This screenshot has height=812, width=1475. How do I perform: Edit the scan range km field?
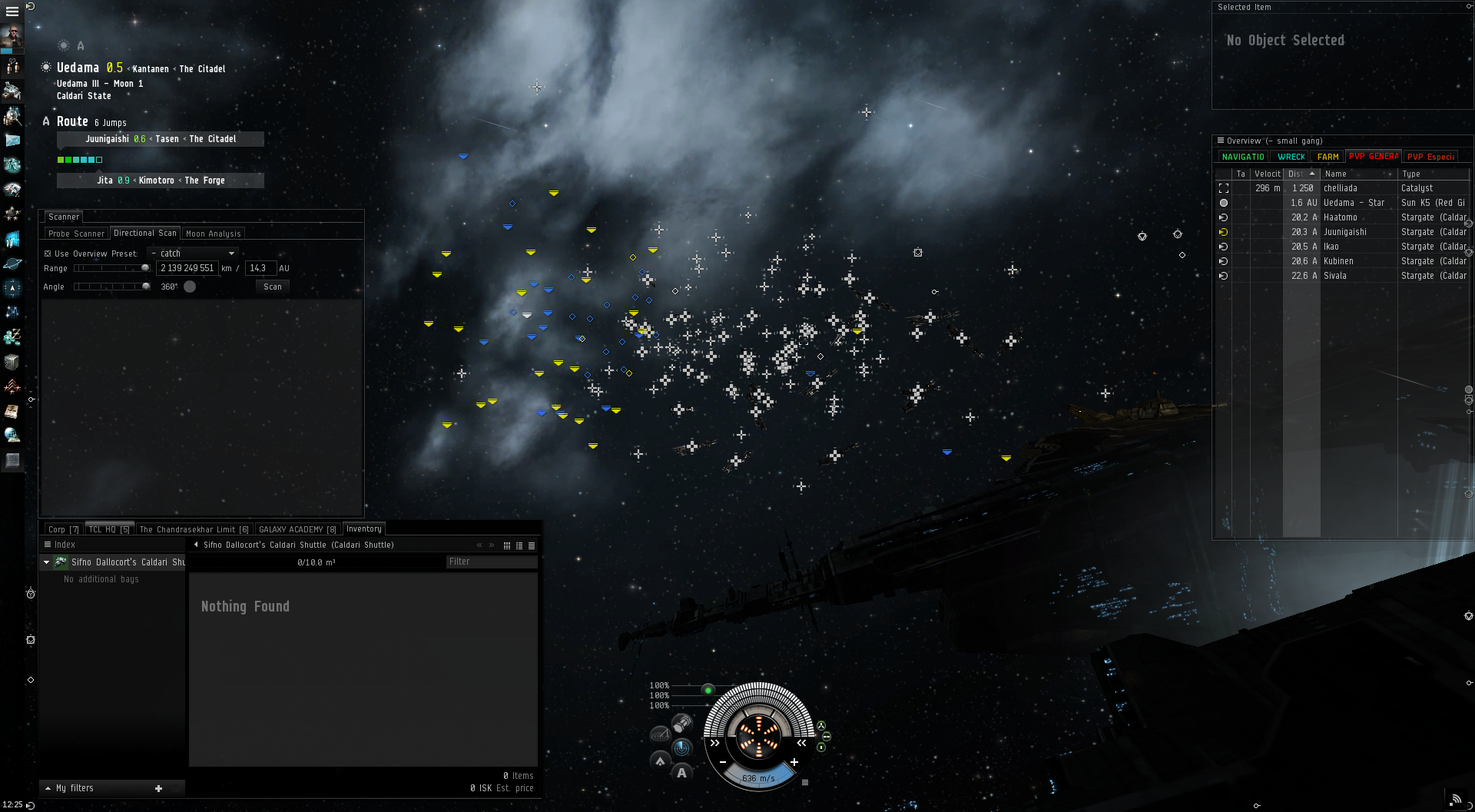pyautogui.click(x=187, y=268)
